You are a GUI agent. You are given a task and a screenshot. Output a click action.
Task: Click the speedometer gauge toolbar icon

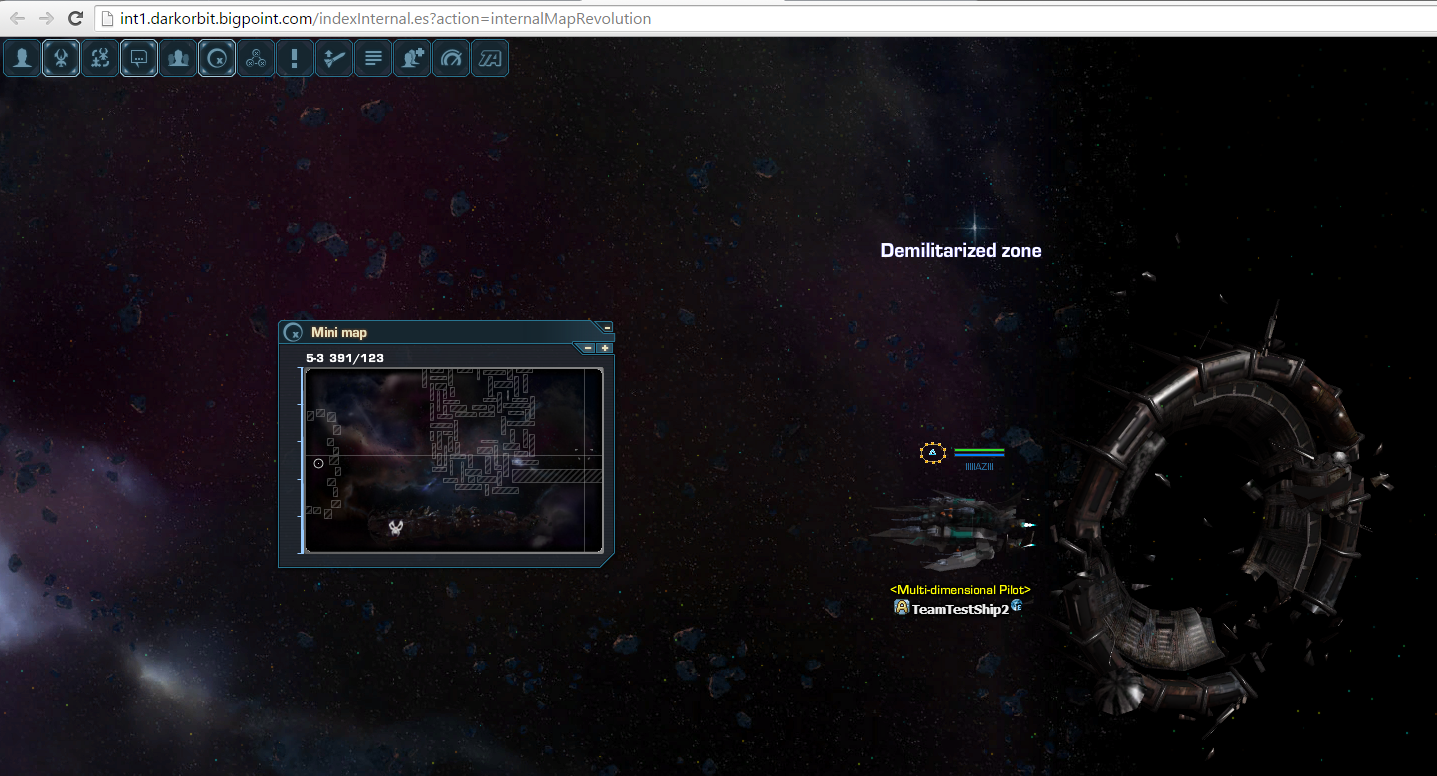point(451,58)
